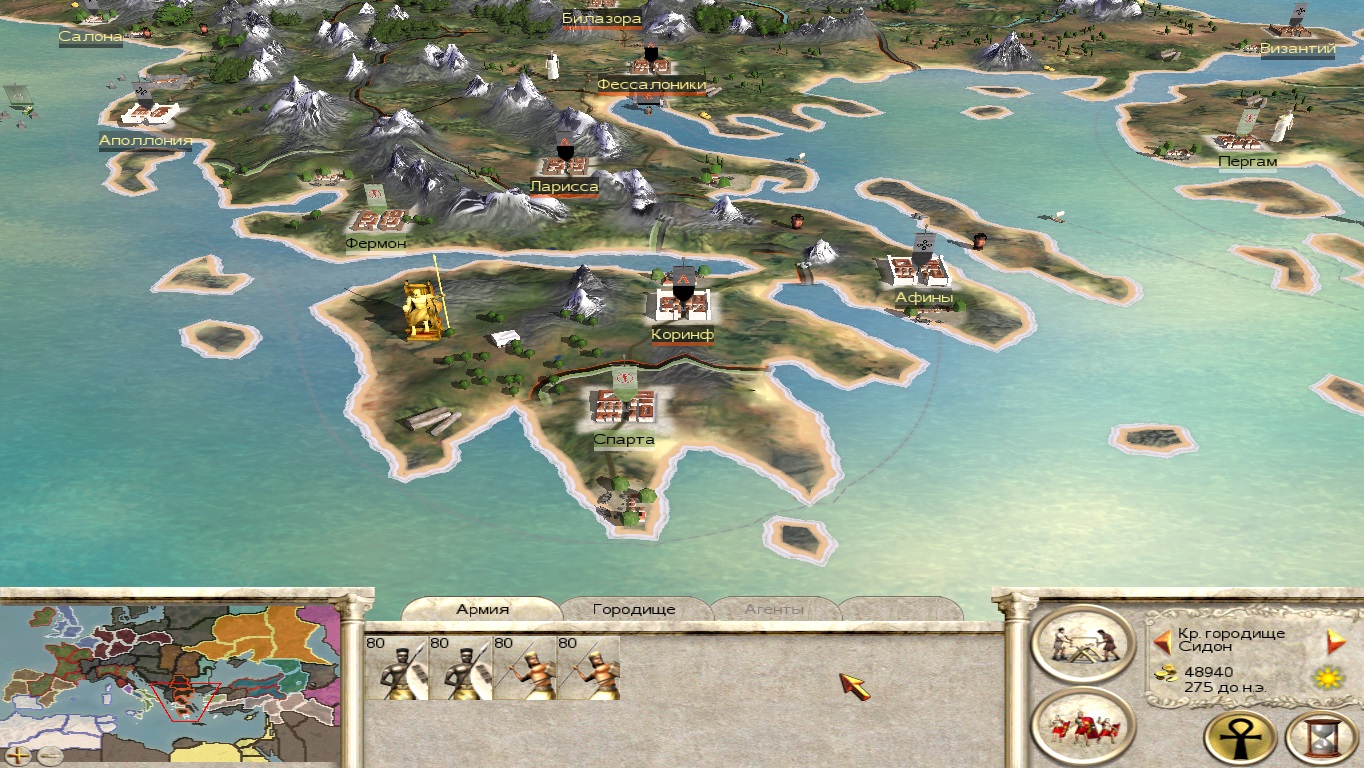Open the faction overview ankh button
Viewport: 1364px width, 768px height.
(1241, 738)
